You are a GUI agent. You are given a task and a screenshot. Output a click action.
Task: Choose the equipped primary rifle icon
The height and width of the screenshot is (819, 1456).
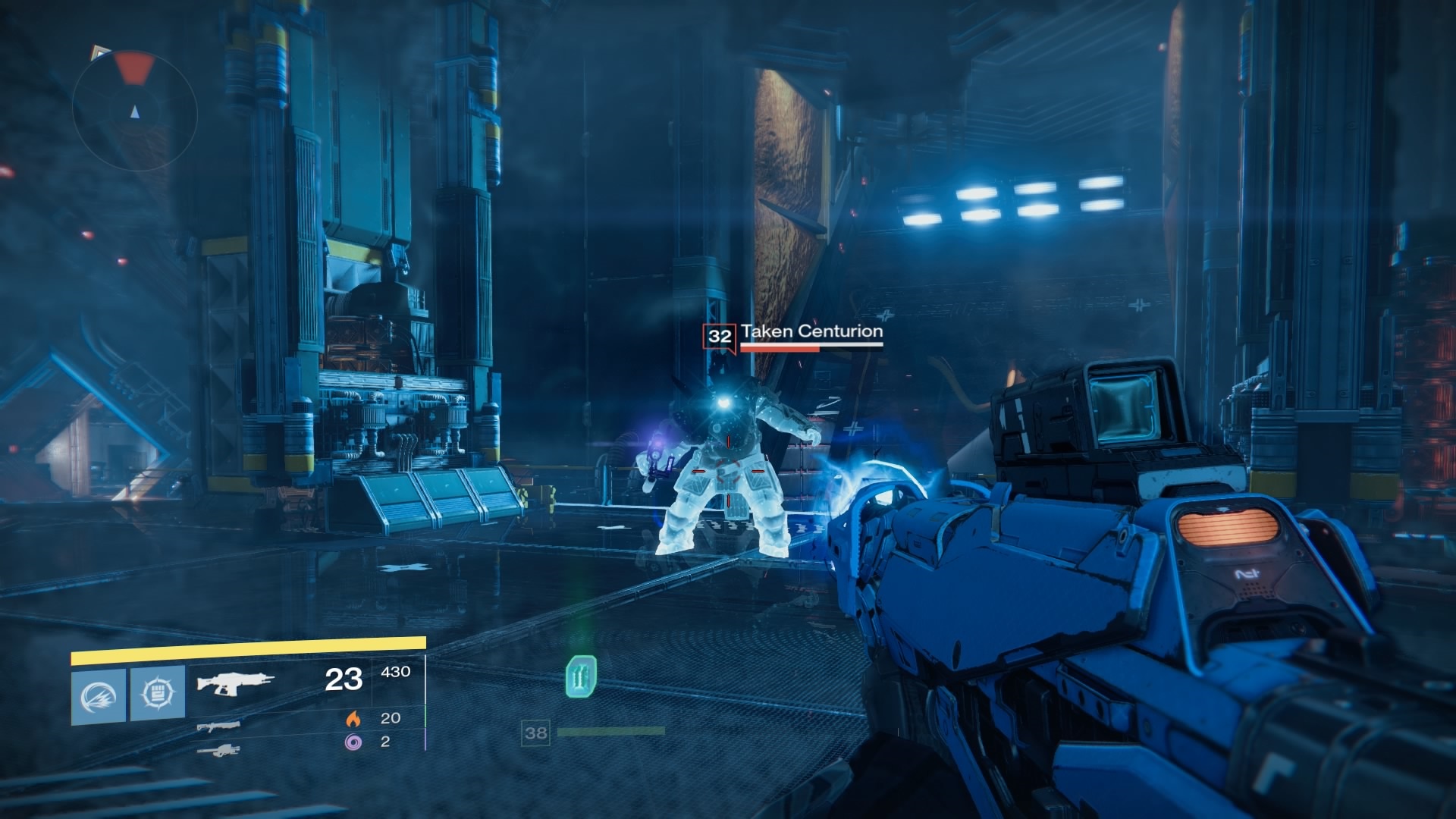pos(235,683)
